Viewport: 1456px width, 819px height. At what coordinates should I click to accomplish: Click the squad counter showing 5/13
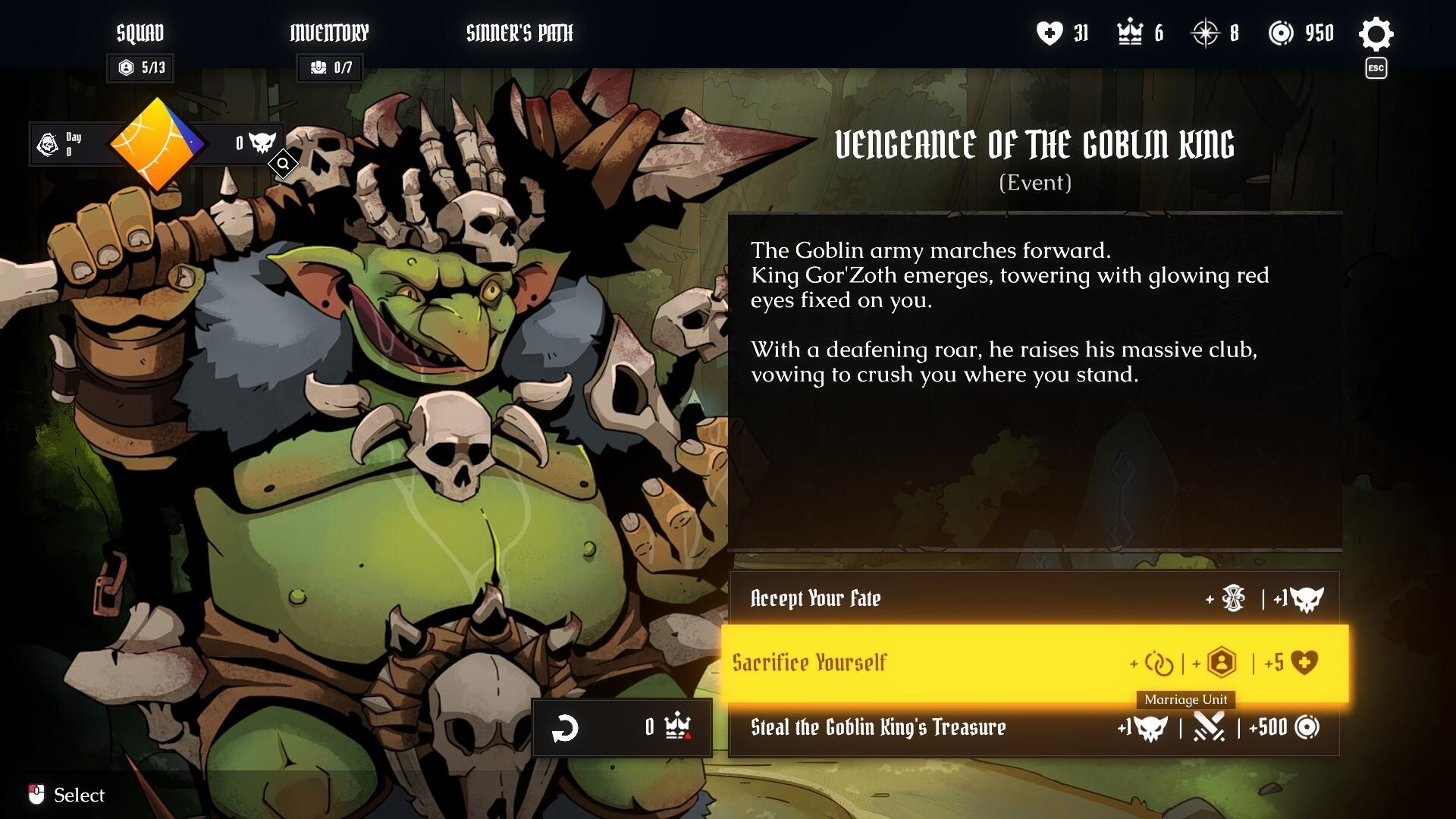coord(140,67)
